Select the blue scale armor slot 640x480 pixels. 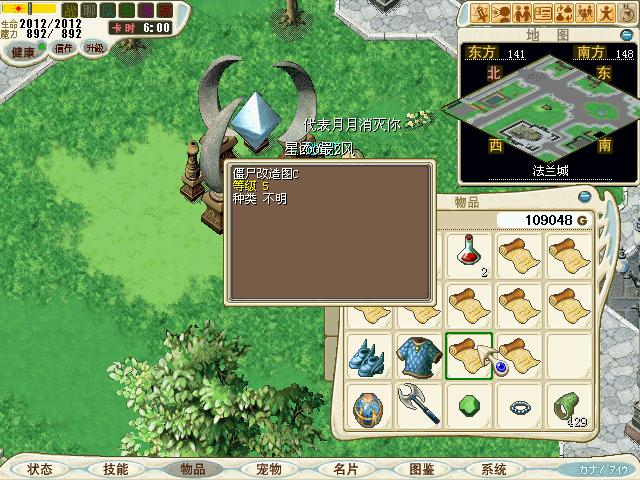coord(416,357)
